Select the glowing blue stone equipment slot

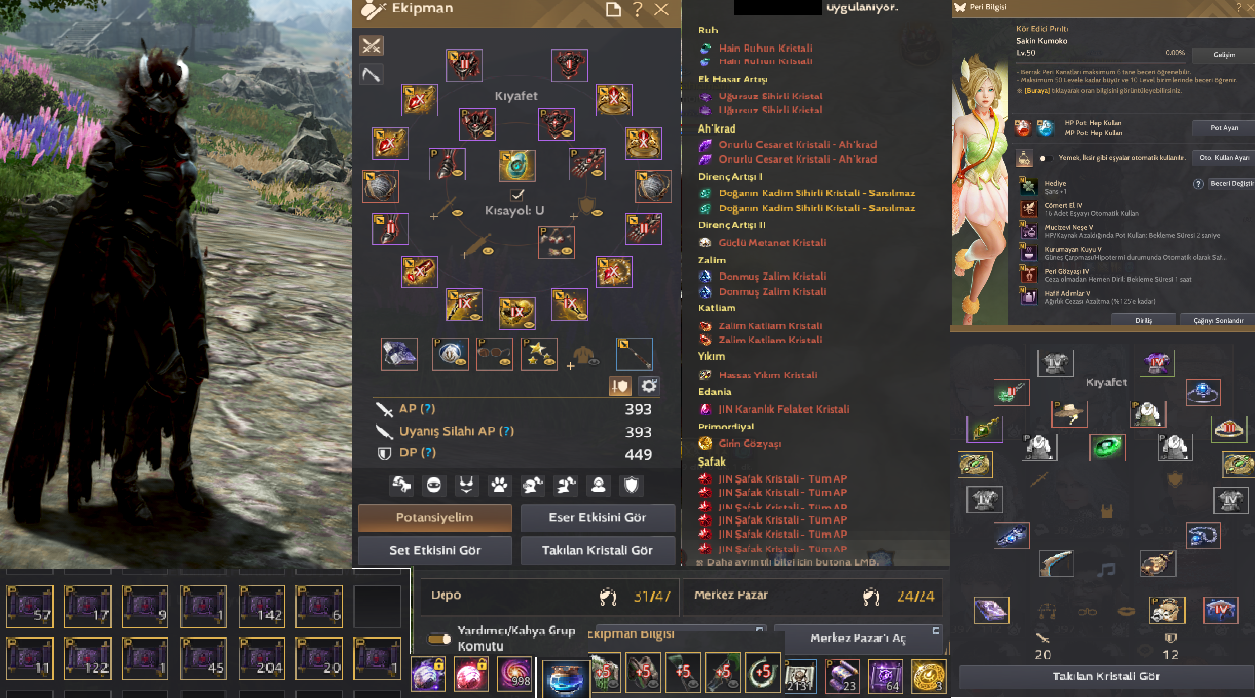click(517, 165)
